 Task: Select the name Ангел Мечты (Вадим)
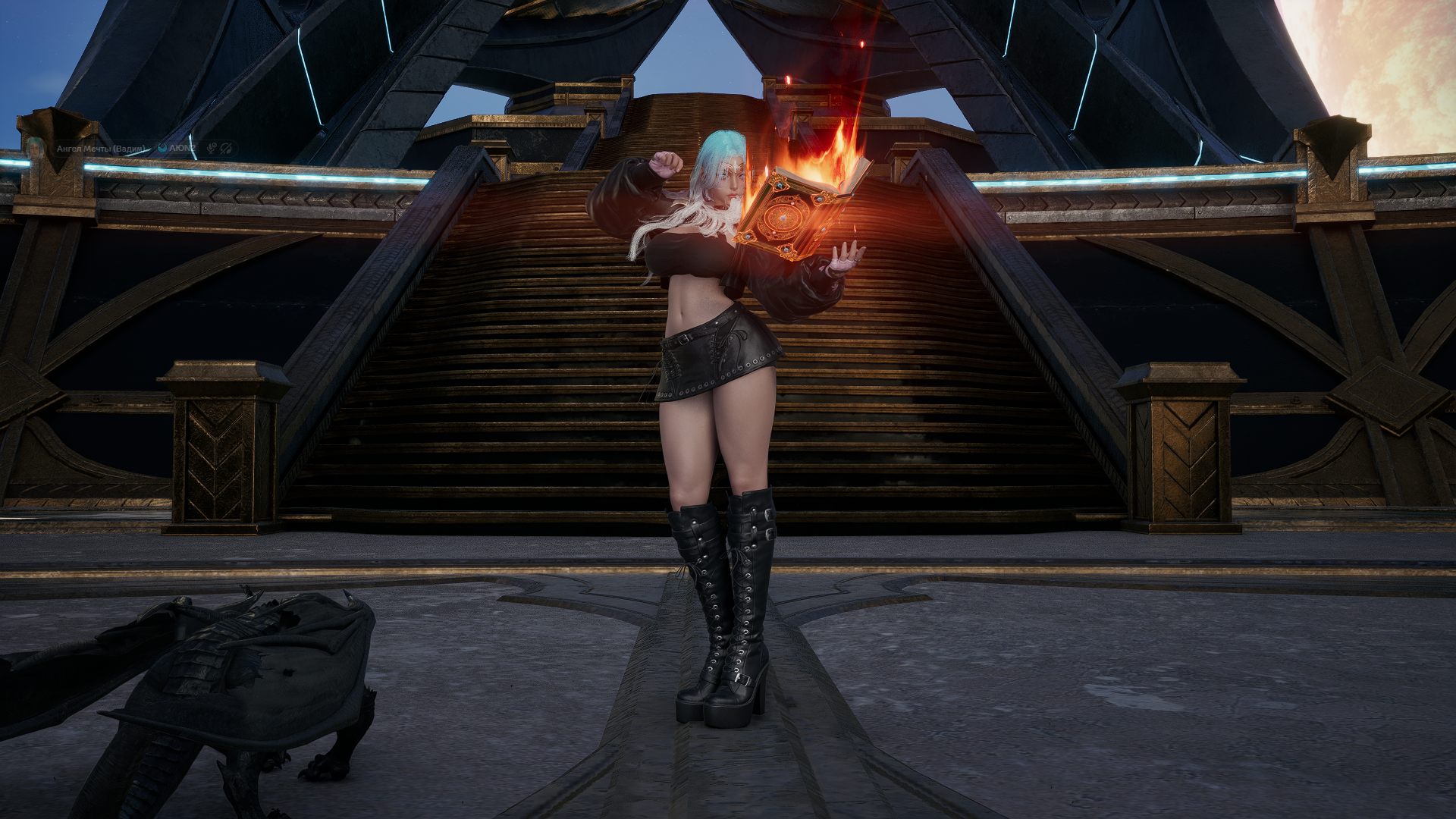pyautogui.click(x=102, y=149)
